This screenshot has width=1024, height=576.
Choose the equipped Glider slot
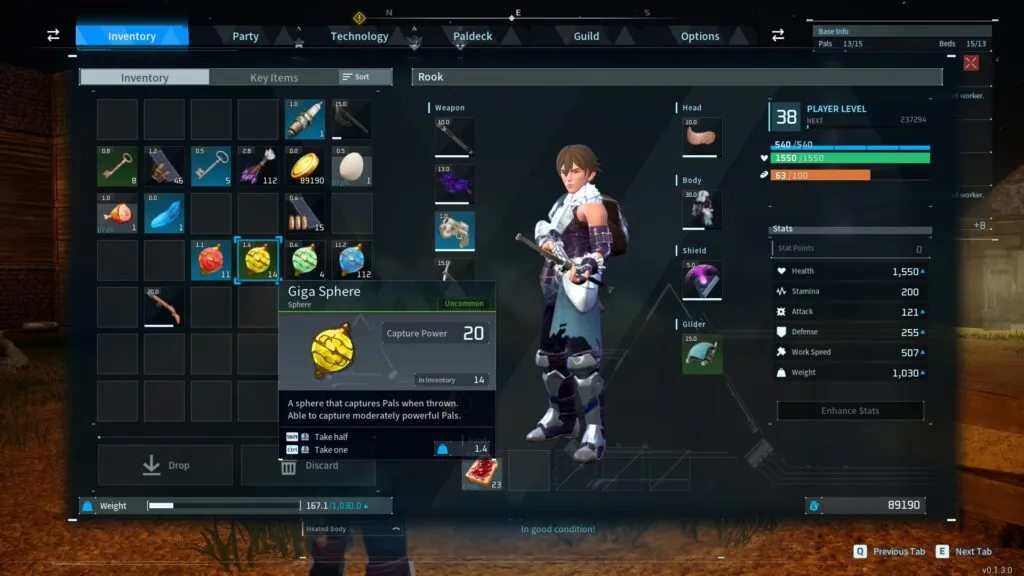click(x=702, y=354)
